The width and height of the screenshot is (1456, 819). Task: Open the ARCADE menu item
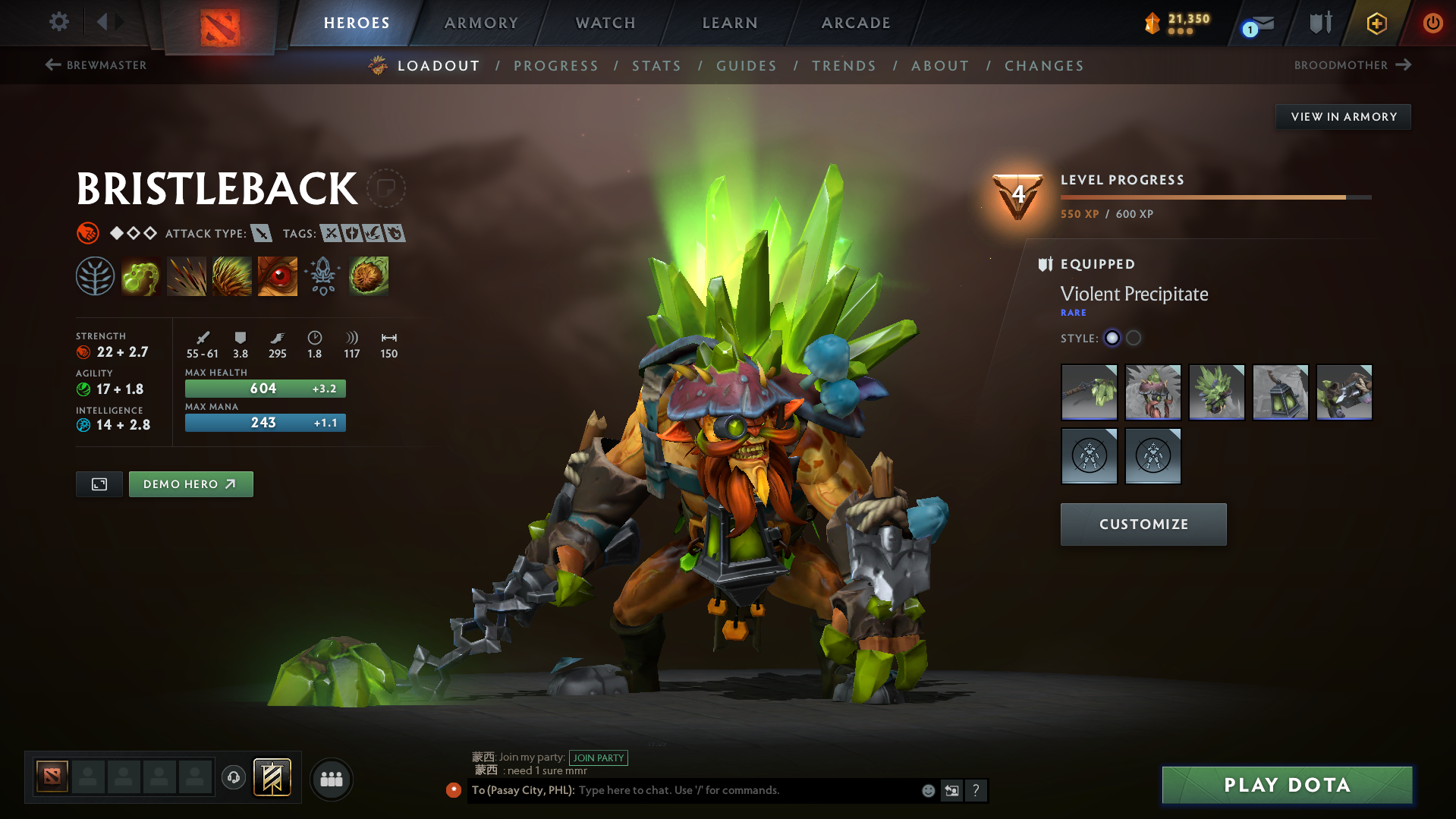[x=856, y=23]
